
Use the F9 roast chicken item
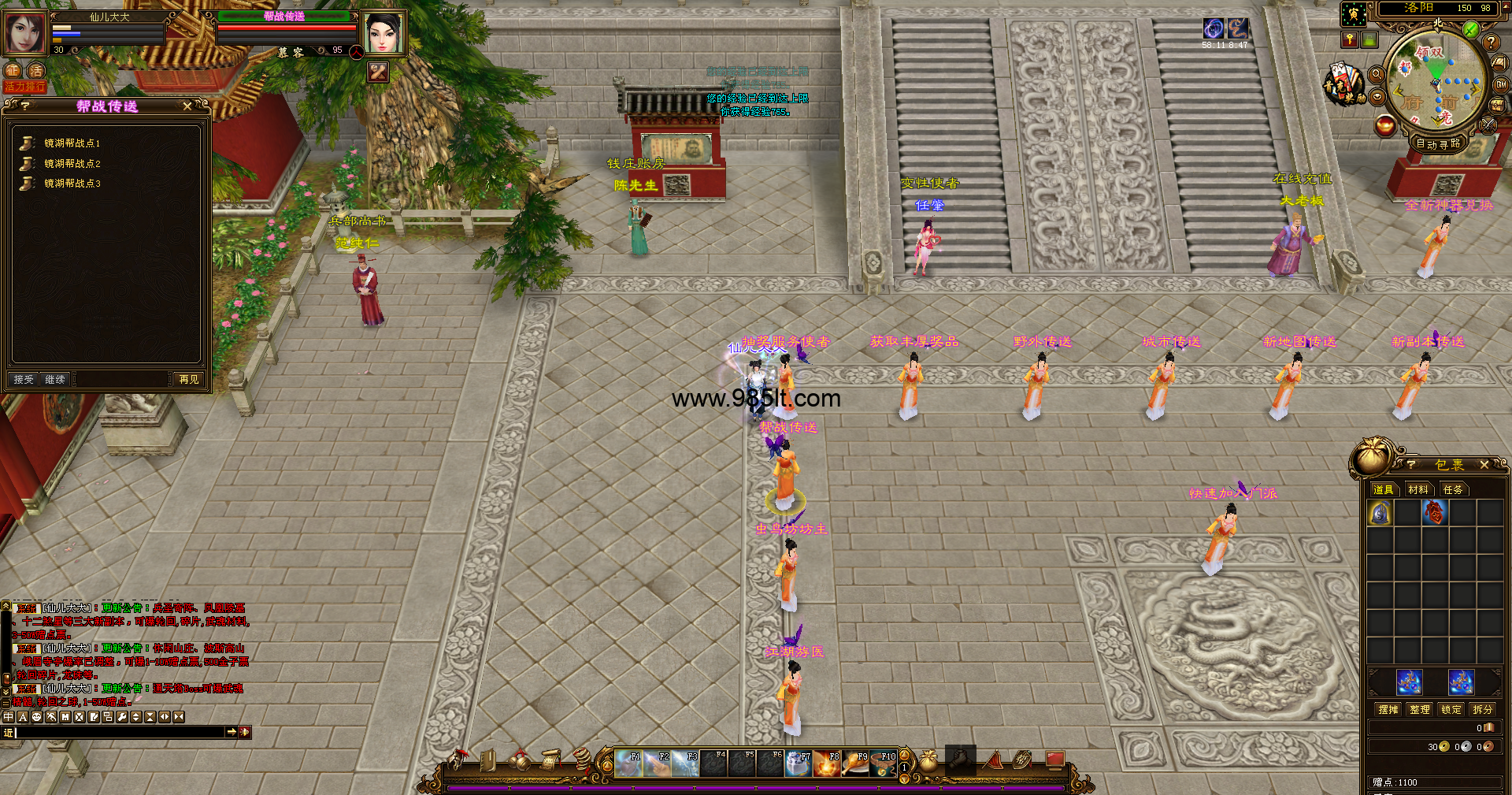click(855, 764)
